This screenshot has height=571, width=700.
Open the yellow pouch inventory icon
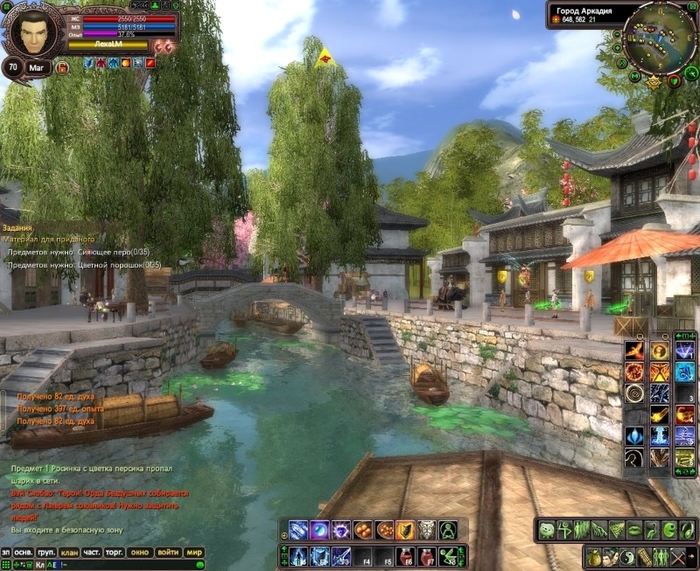[594, 555]
